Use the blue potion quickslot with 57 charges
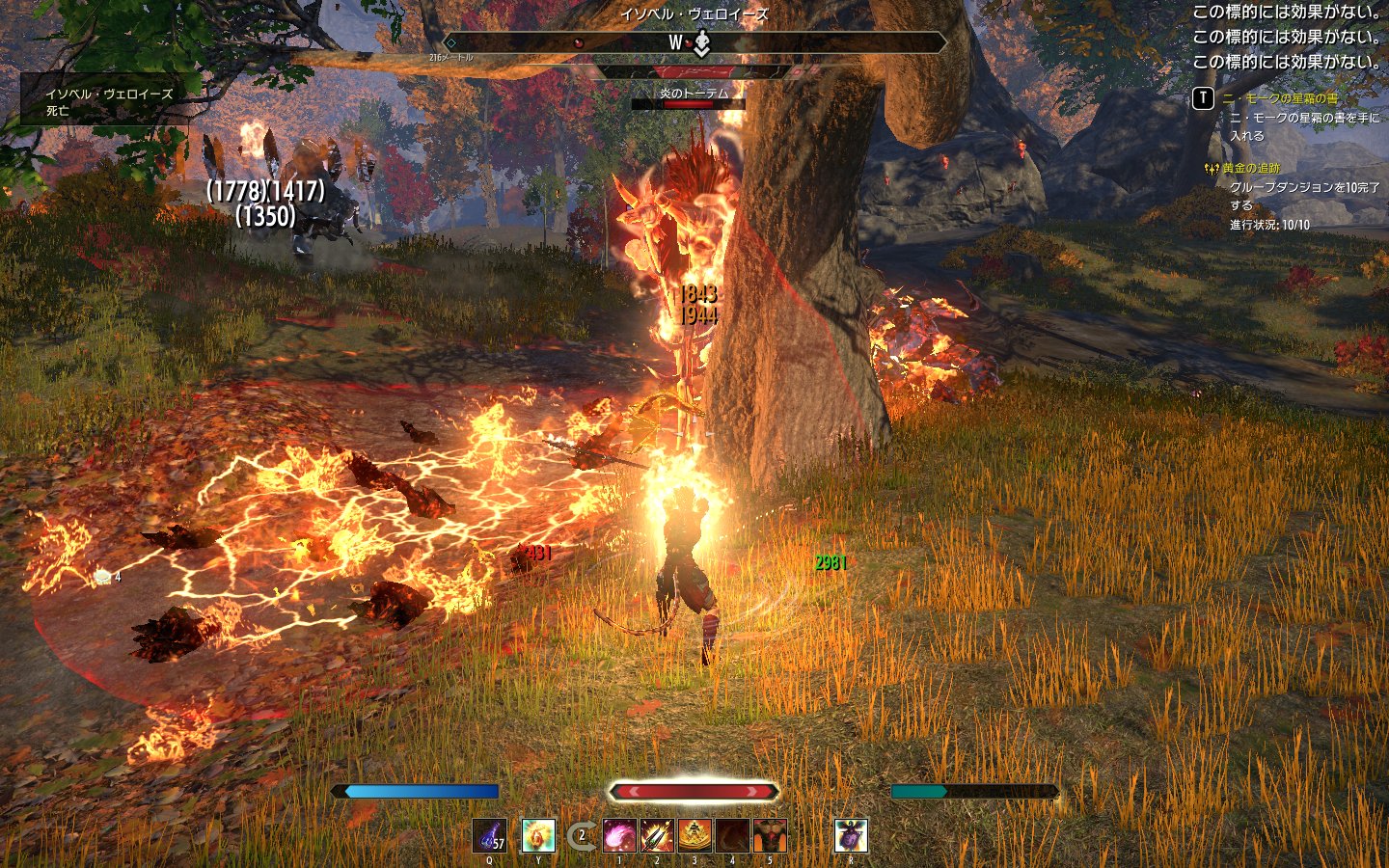This screenshot has width=1389, height=868. (490, 835)
